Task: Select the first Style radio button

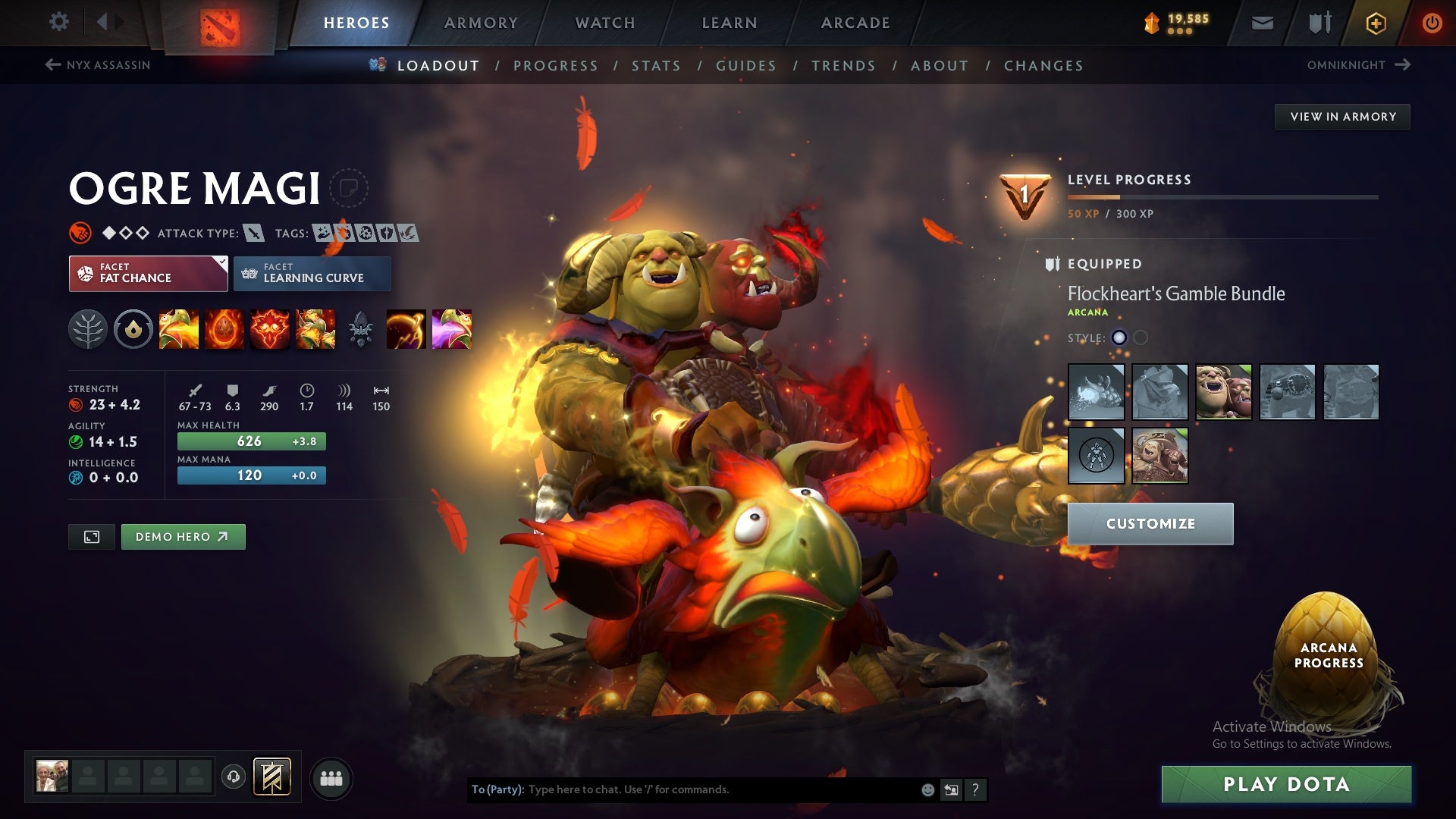Action: 1119,339
